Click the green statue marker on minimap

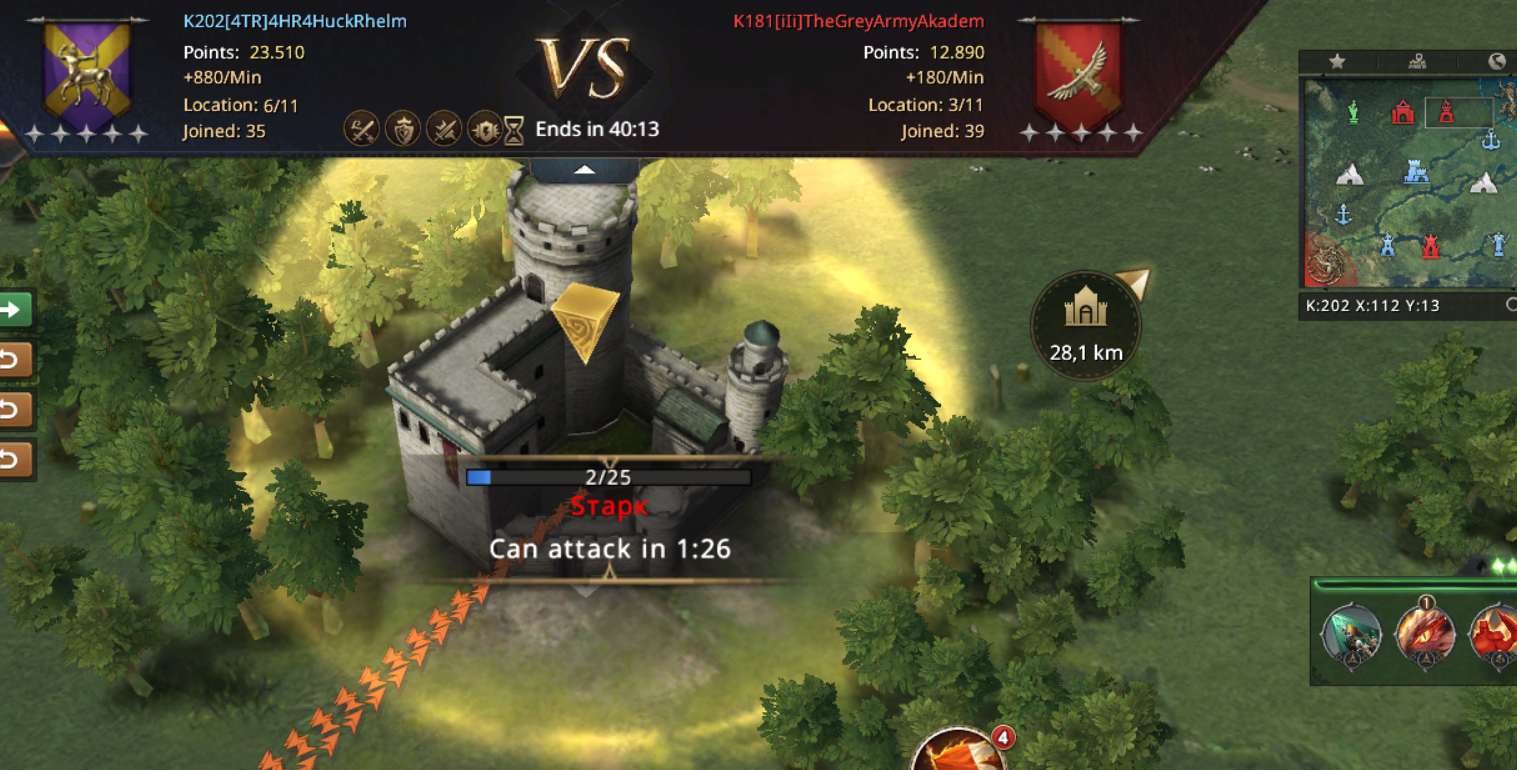pyautogui.click(x=1353, y=111)
